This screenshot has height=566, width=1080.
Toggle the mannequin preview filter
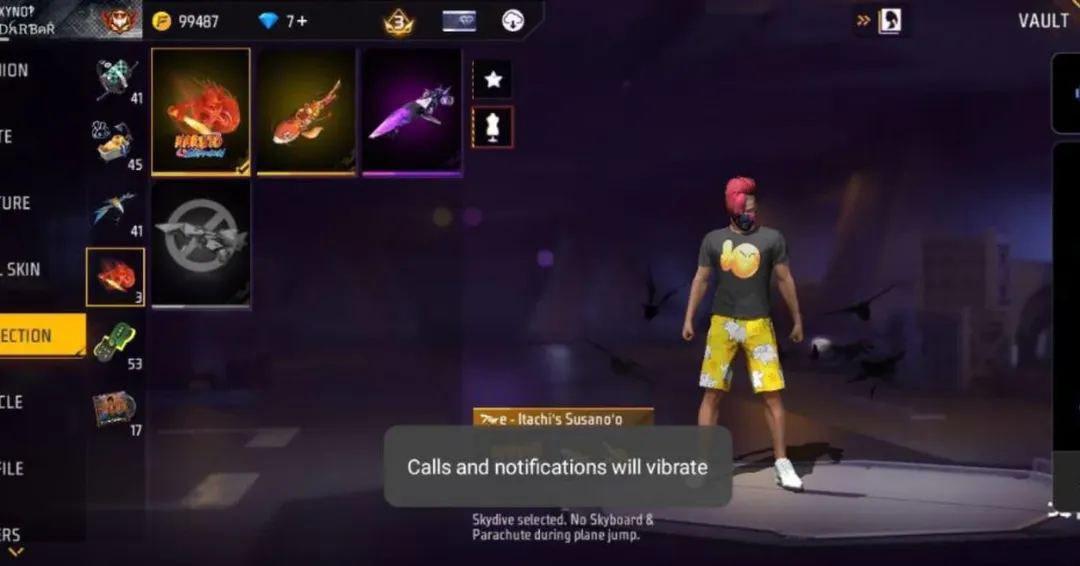point(492,127)
